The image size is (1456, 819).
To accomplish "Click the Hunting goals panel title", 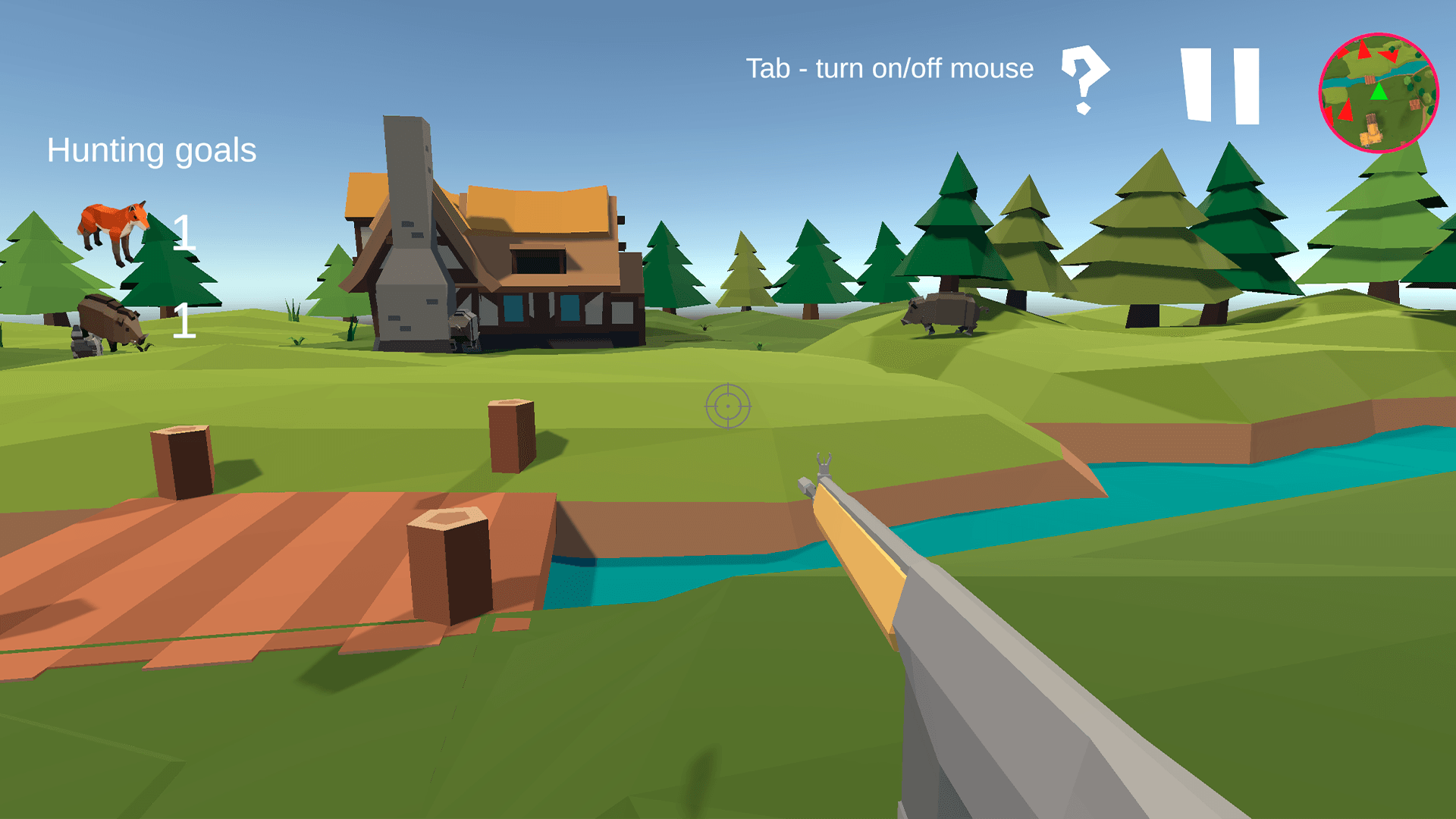I will coord(151,149).
